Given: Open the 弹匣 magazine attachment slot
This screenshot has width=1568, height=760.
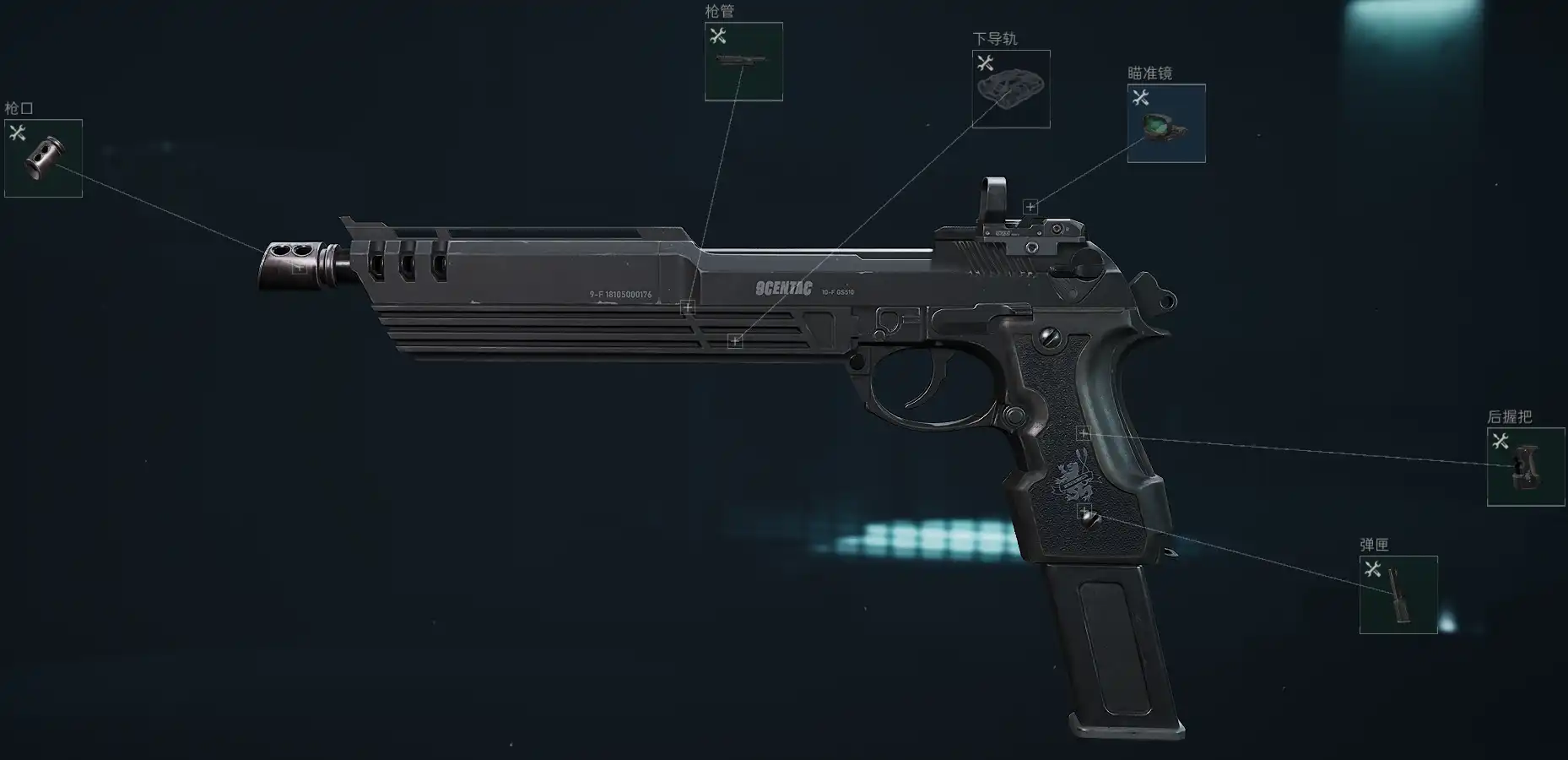Looking at the screenshot, I should [1398, 594].
